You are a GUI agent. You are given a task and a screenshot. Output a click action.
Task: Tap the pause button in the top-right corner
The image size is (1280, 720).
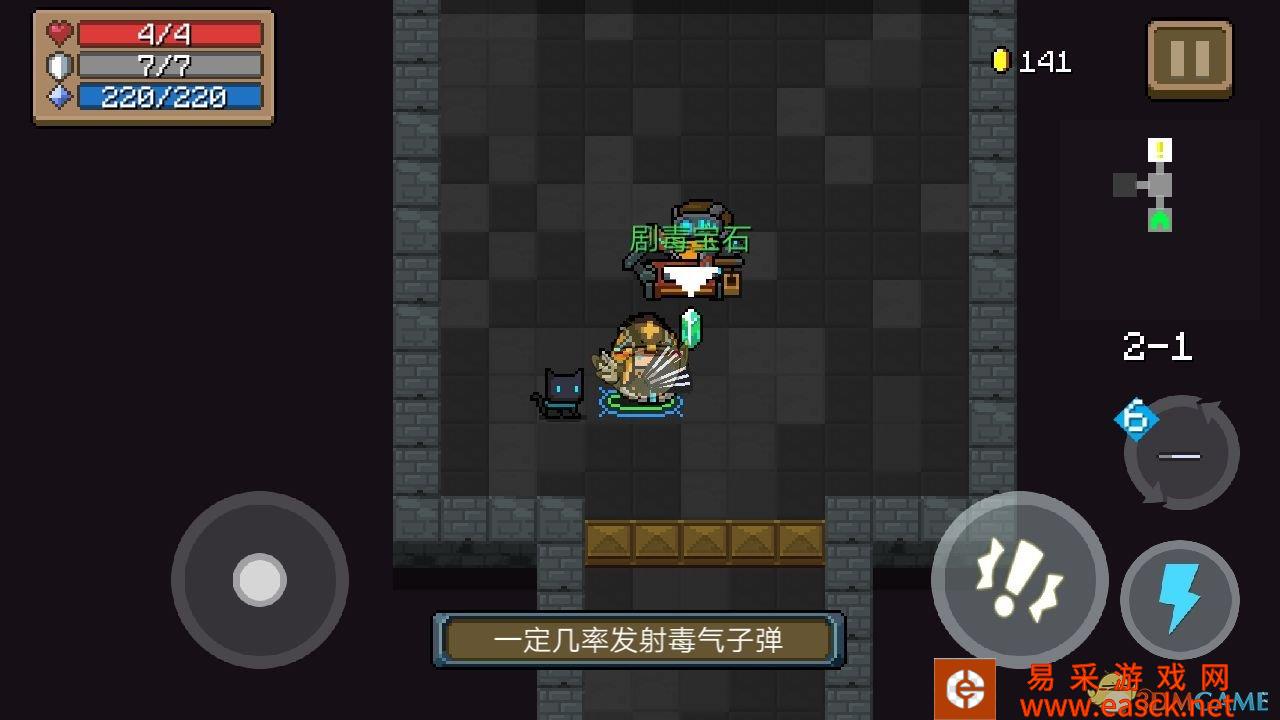pyautogui.click(x=1189, y=57)
